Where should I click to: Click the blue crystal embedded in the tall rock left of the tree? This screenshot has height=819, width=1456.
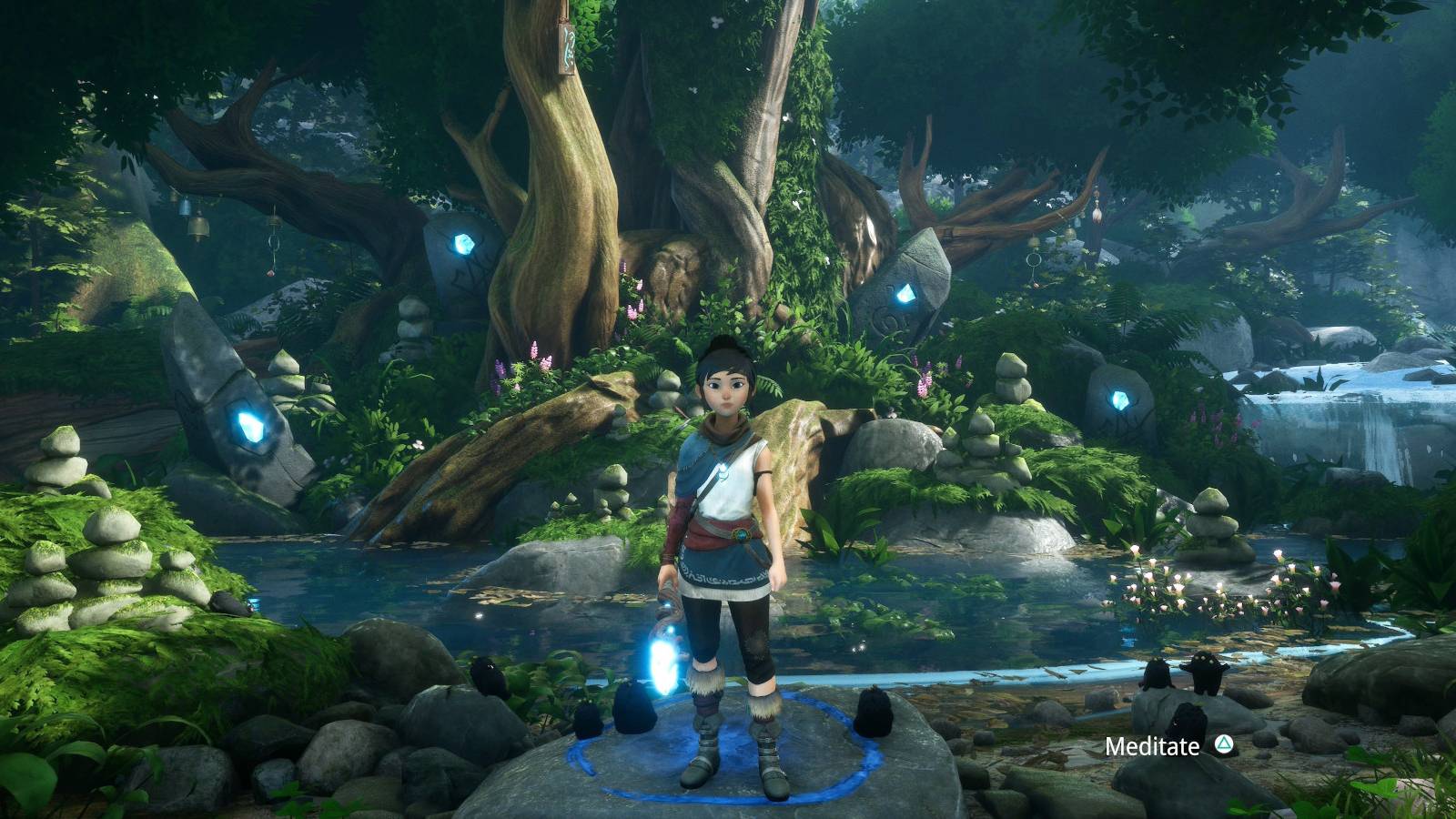(x=462, y=244)
